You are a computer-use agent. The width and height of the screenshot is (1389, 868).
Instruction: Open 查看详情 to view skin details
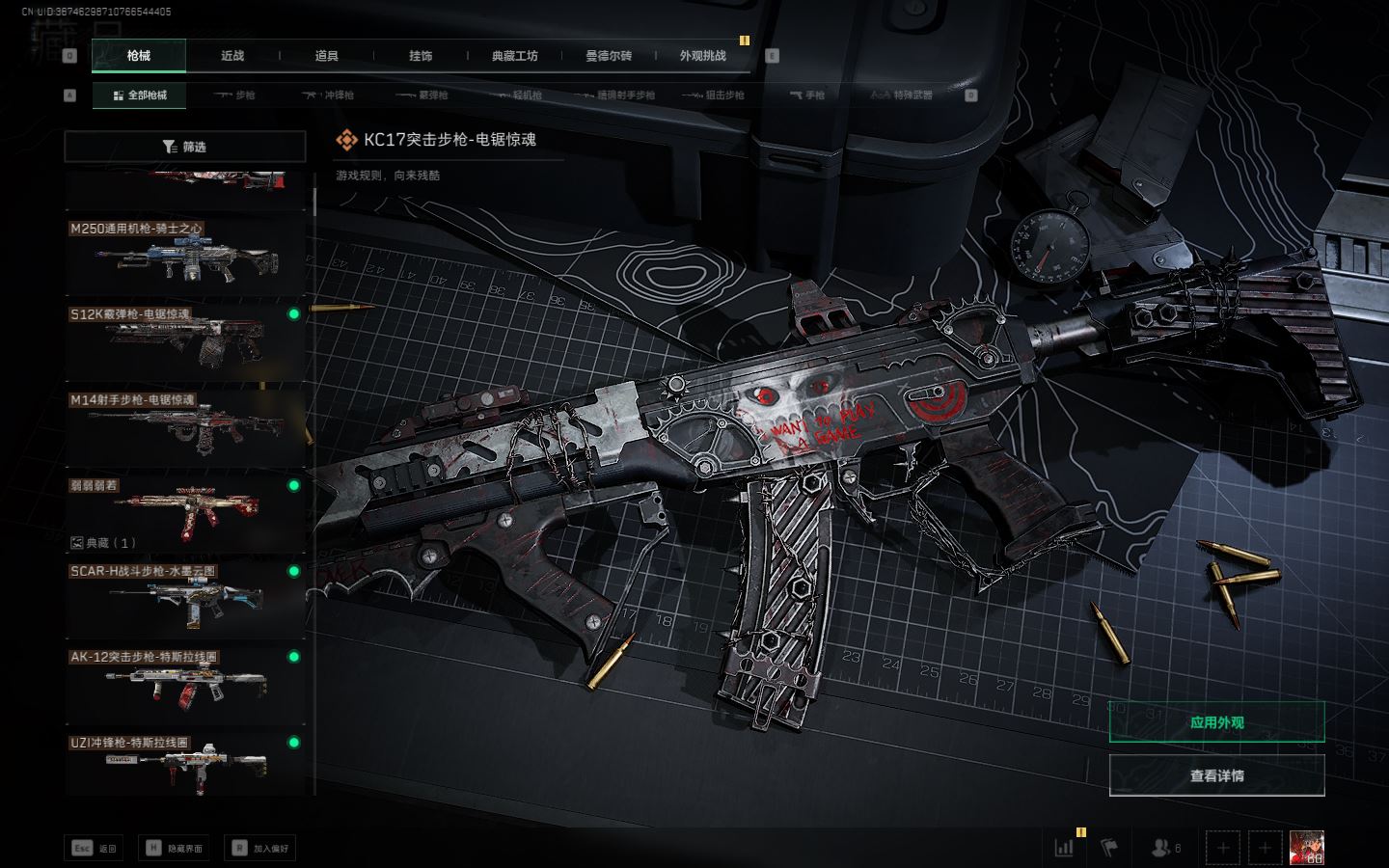click(x=1216, y=775)
